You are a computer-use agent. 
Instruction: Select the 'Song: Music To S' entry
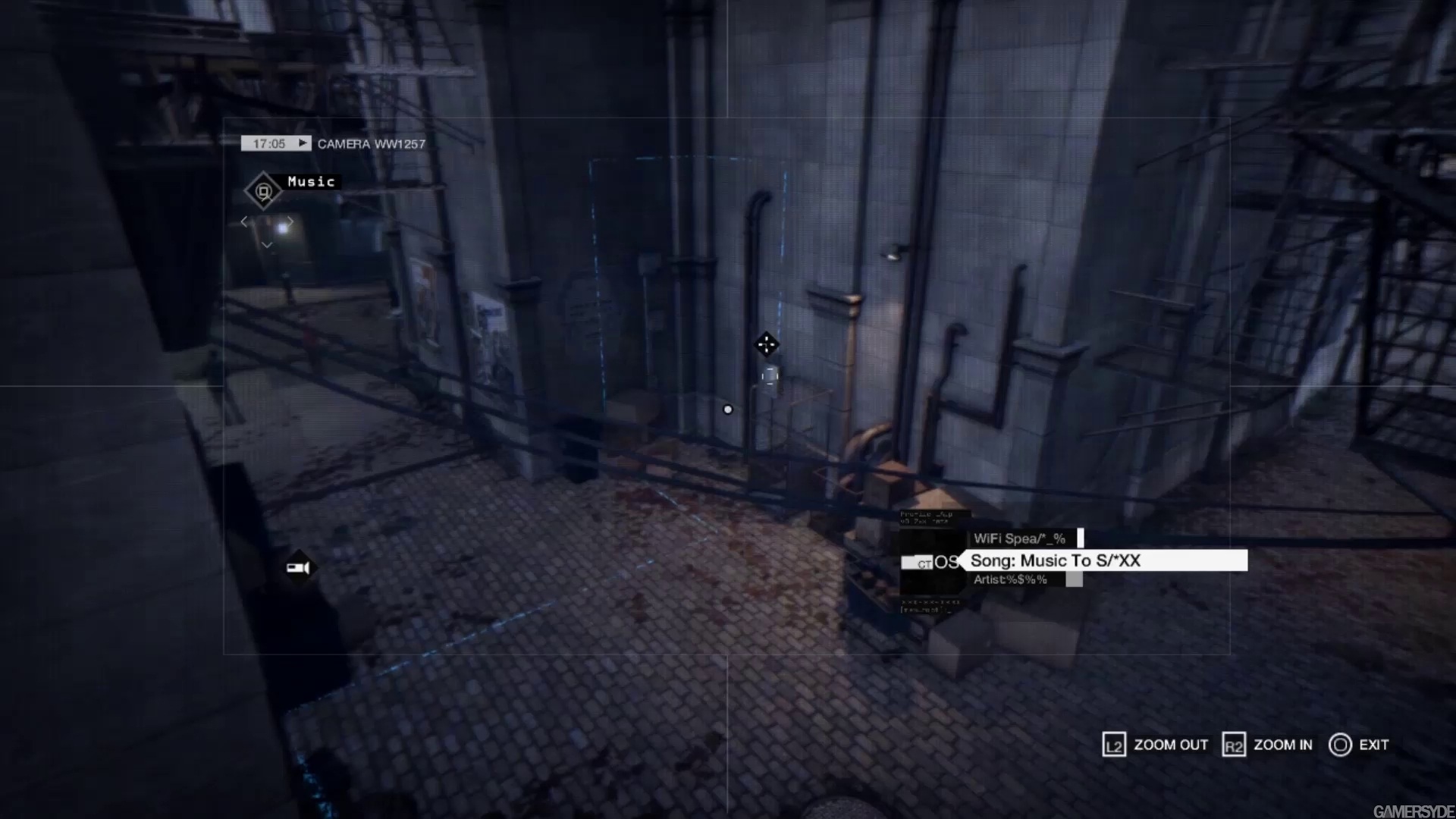pyautogui.click(x=1103, y=561)
